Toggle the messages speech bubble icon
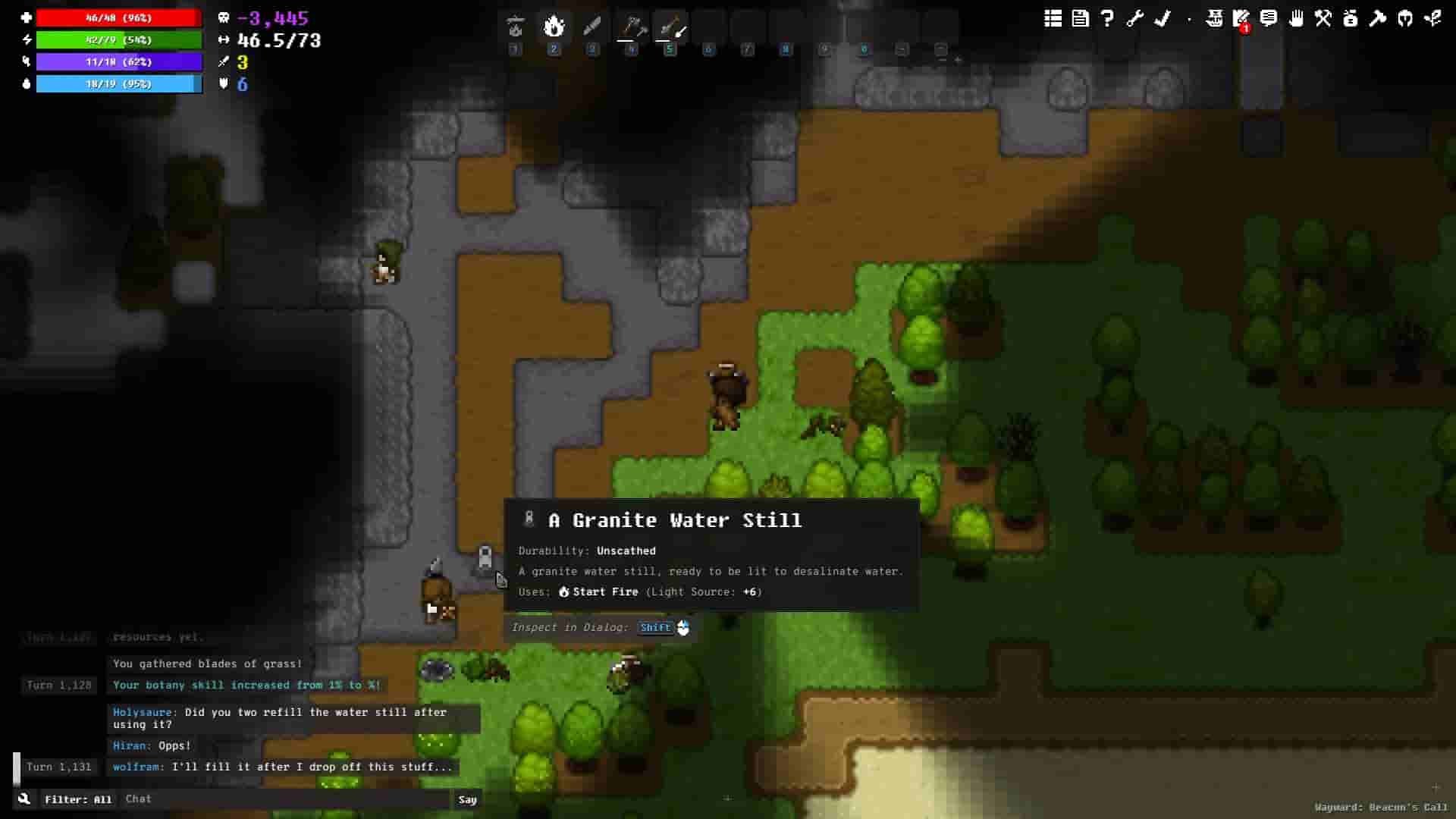This screenshot has width=1456, height=819. tap(1269, 19)
